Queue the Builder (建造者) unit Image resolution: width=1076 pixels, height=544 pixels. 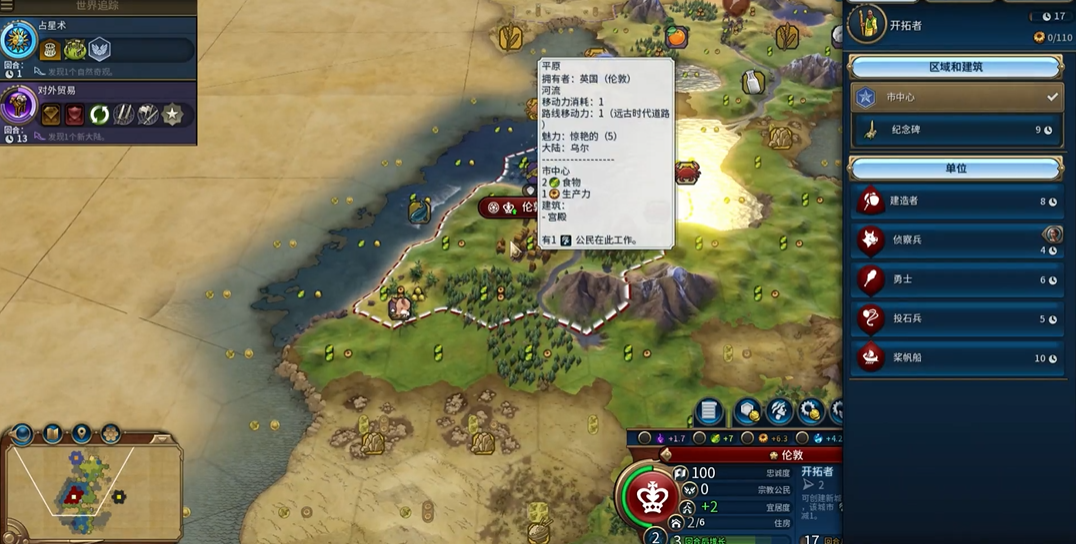click(955, 201)
